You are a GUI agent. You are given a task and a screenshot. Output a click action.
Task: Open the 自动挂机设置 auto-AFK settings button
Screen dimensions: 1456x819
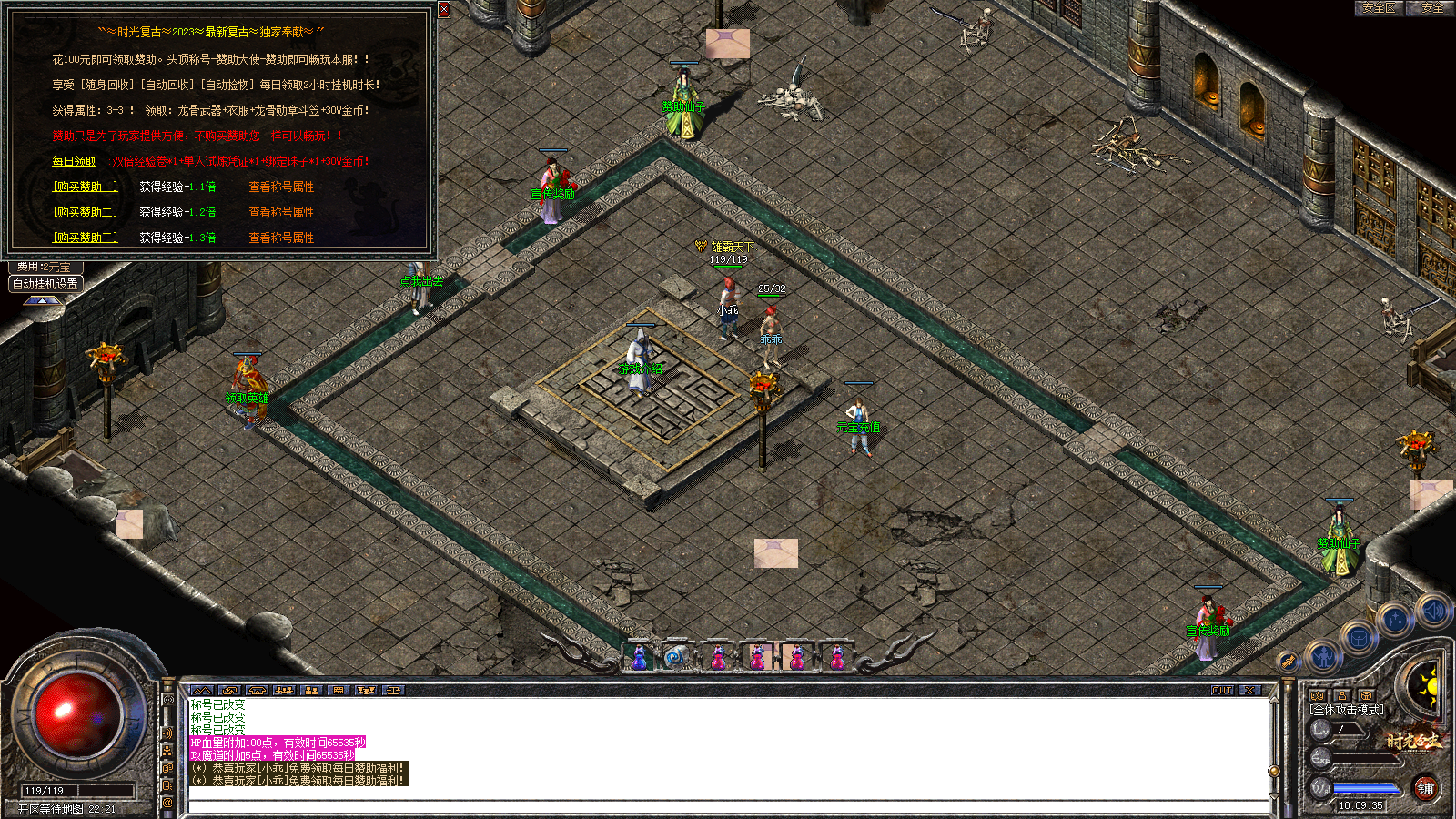45,284
